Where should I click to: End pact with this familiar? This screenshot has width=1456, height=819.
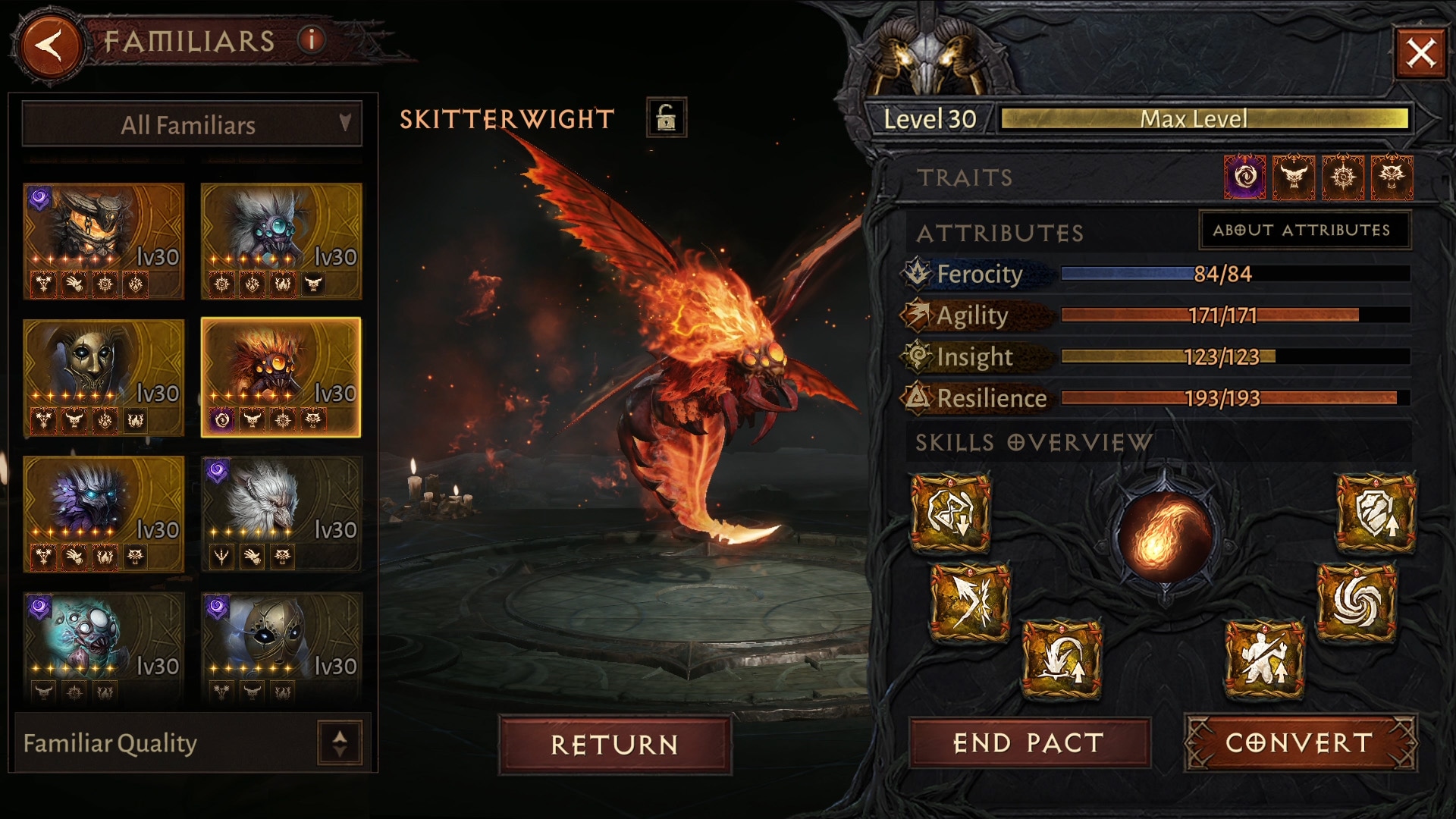point(1028,743)
